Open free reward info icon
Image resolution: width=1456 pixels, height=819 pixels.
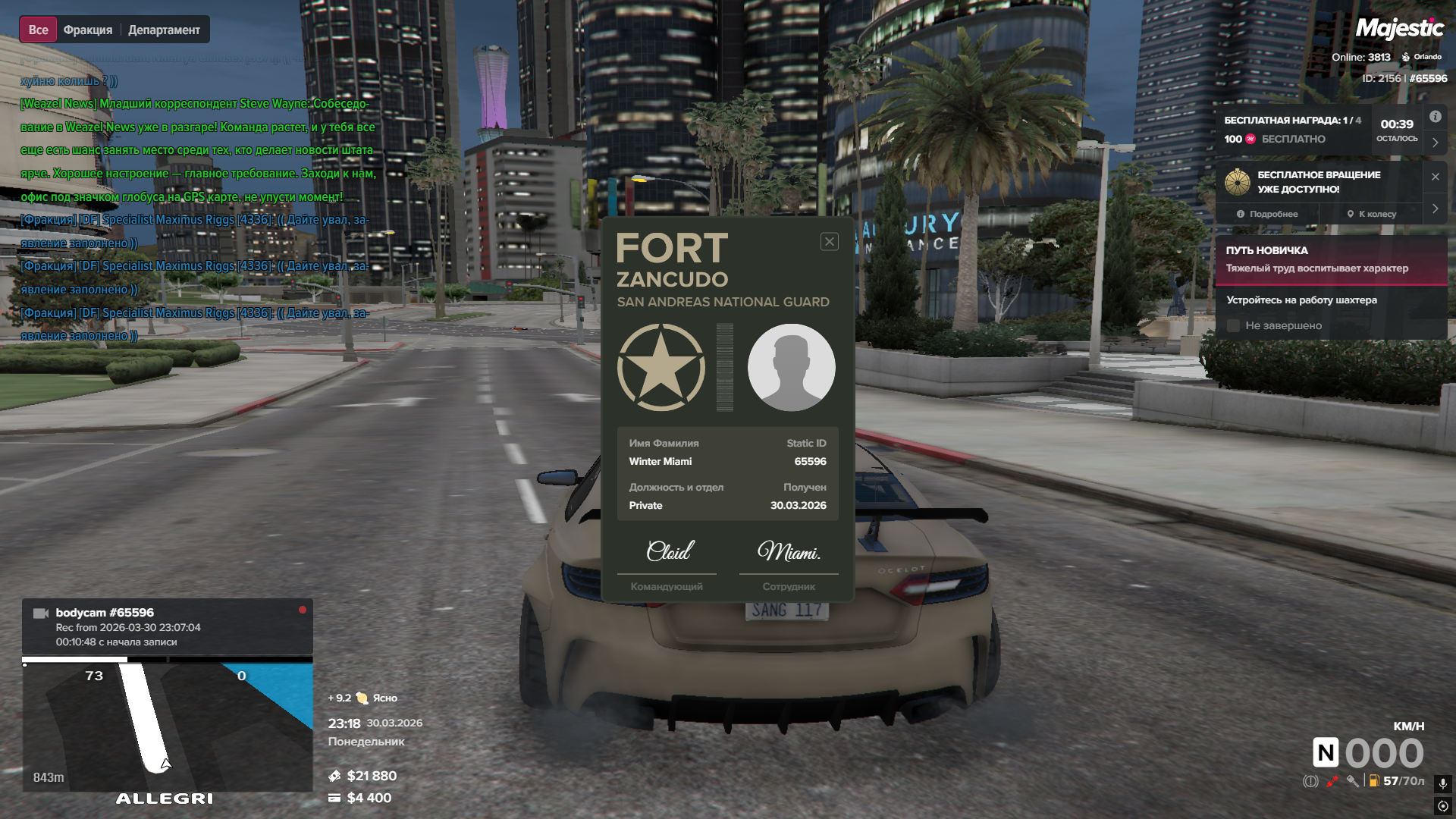1435,117
